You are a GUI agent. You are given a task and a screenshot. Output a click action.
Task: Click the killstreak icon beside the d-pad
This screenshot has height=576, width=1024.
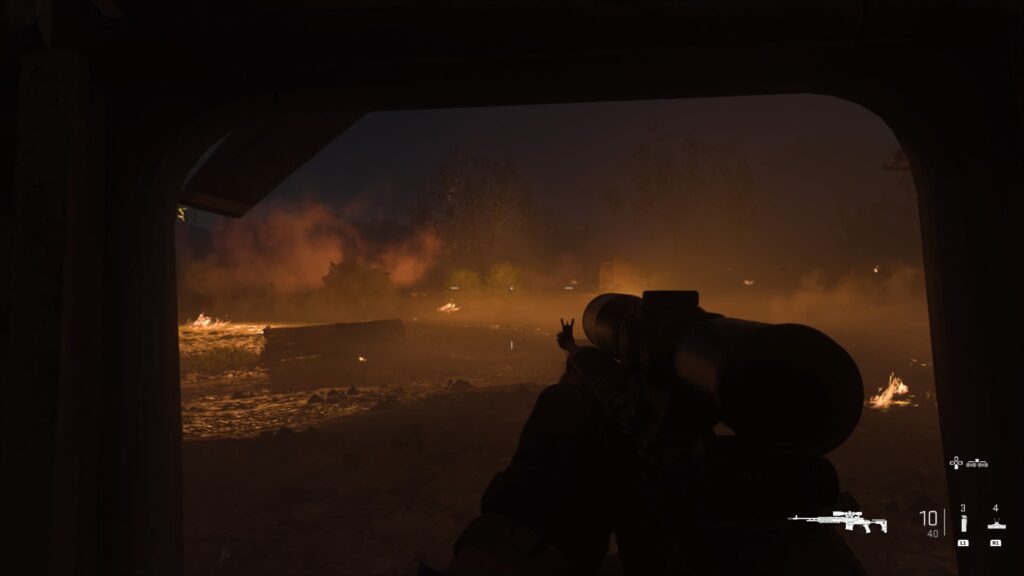click(976, 464)
